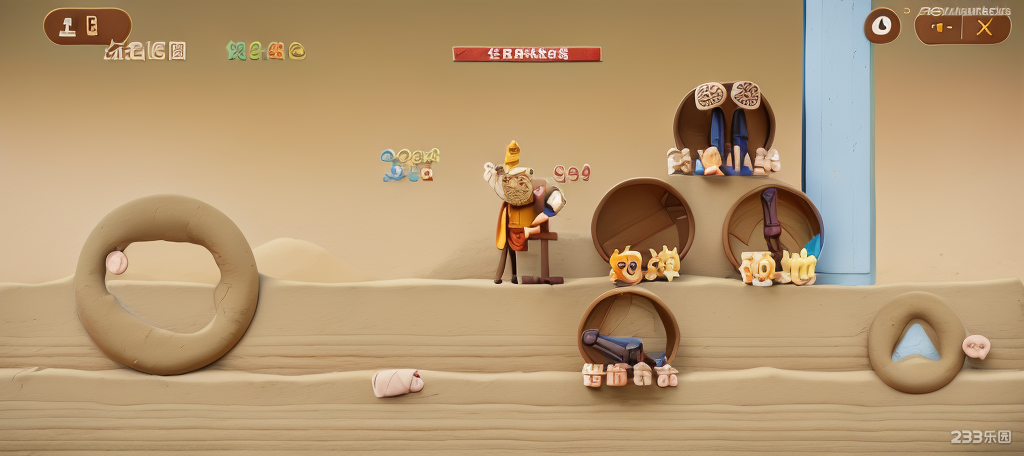Click the brown pill button at top-left

click(87, 27)
